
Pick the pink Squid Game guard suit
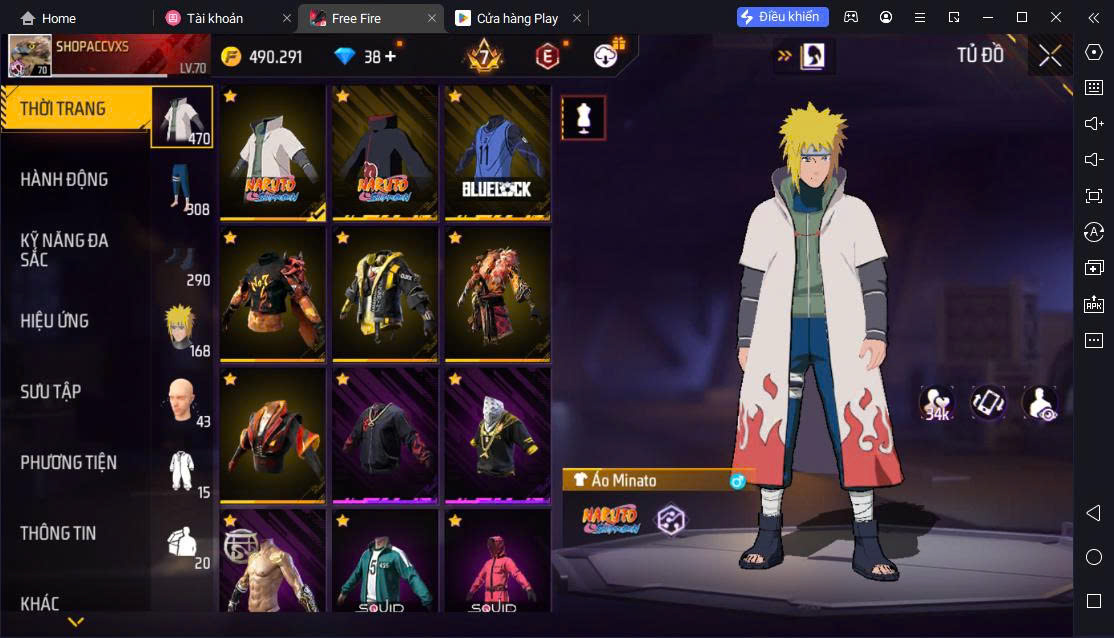[497, 565]
